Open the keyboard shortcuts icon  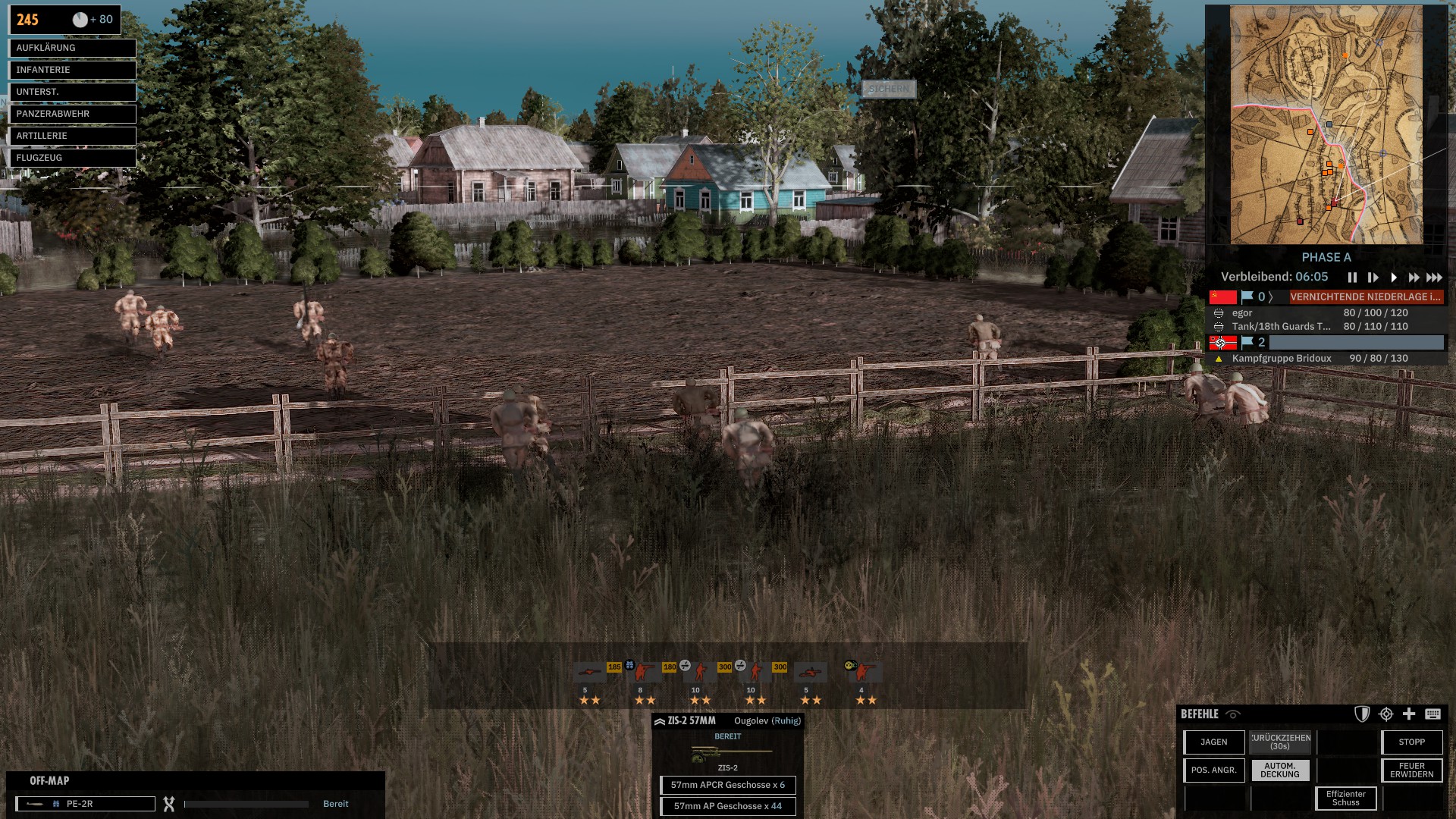tap(1432, 714)
